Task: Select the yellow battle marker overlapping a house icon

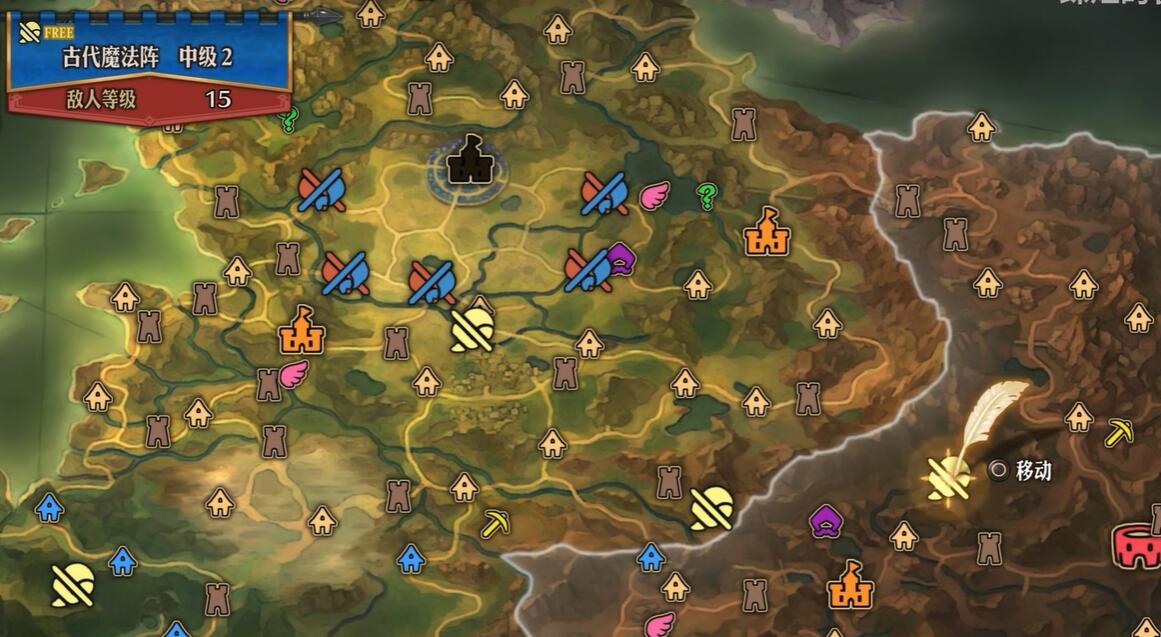Action: 472,329
